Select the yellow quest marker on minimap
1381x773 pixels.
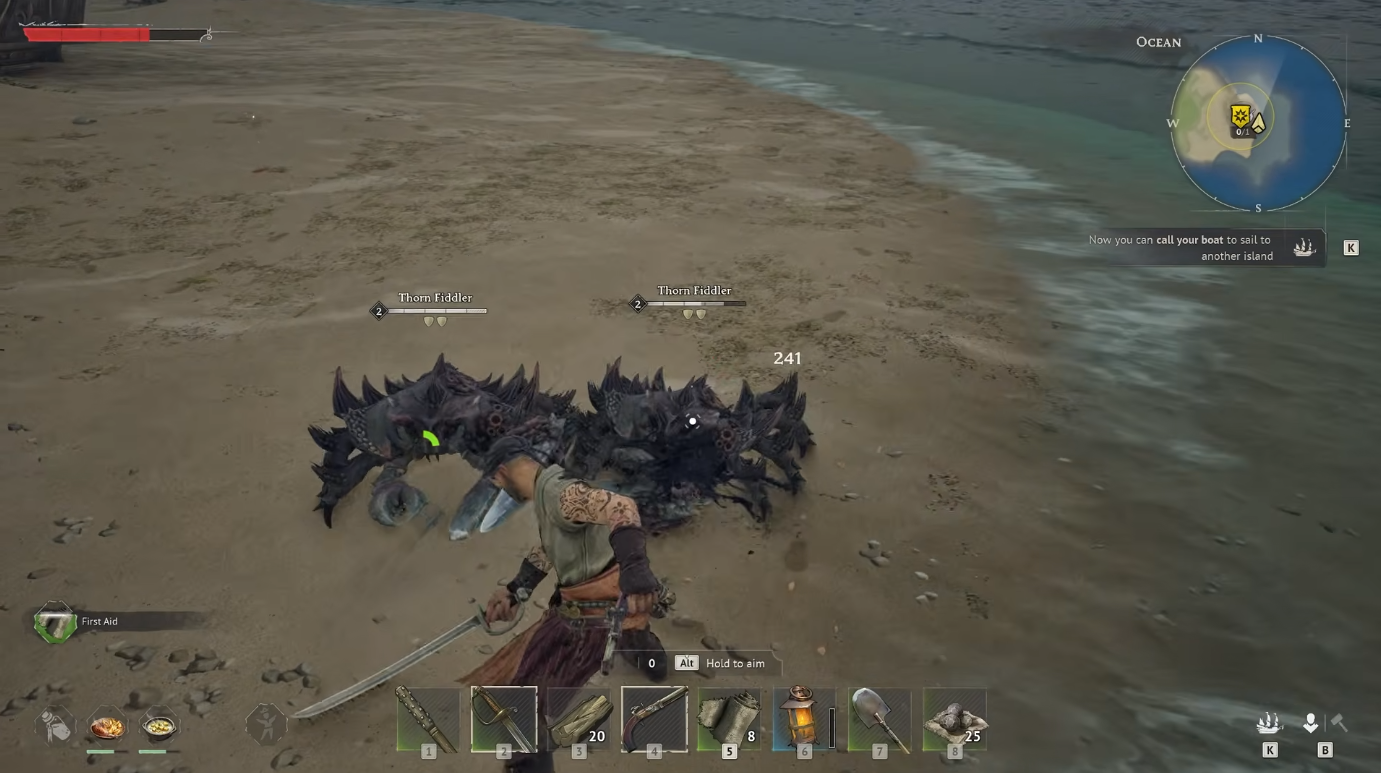point(1241,117)
